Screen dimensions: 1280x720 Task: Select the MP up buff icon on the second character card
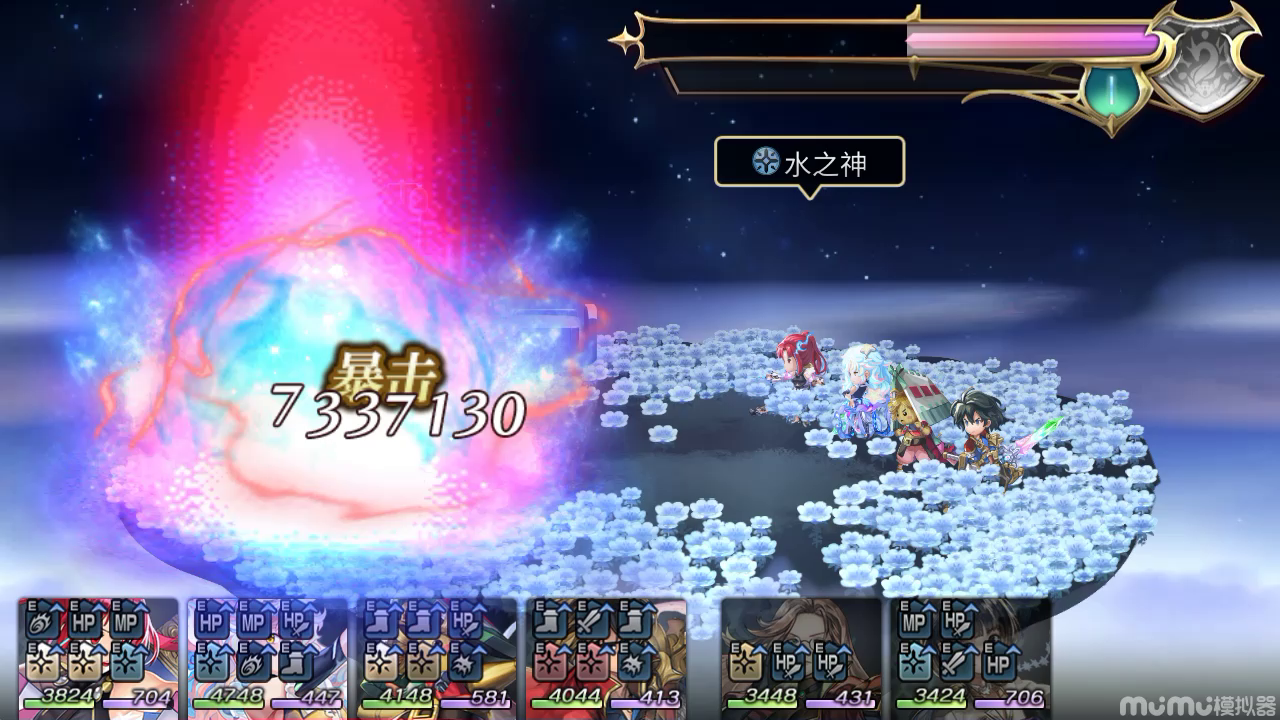pyautogui.click(x=252, y=623)
